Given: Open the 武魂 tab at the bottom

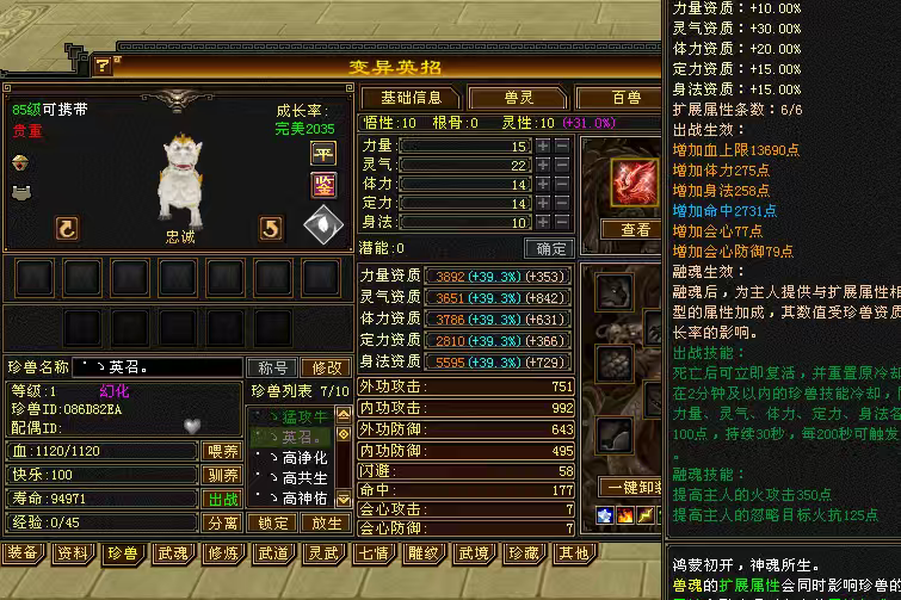Looking at the screenshot, I should pyautogui.click(x=172, y=553).
